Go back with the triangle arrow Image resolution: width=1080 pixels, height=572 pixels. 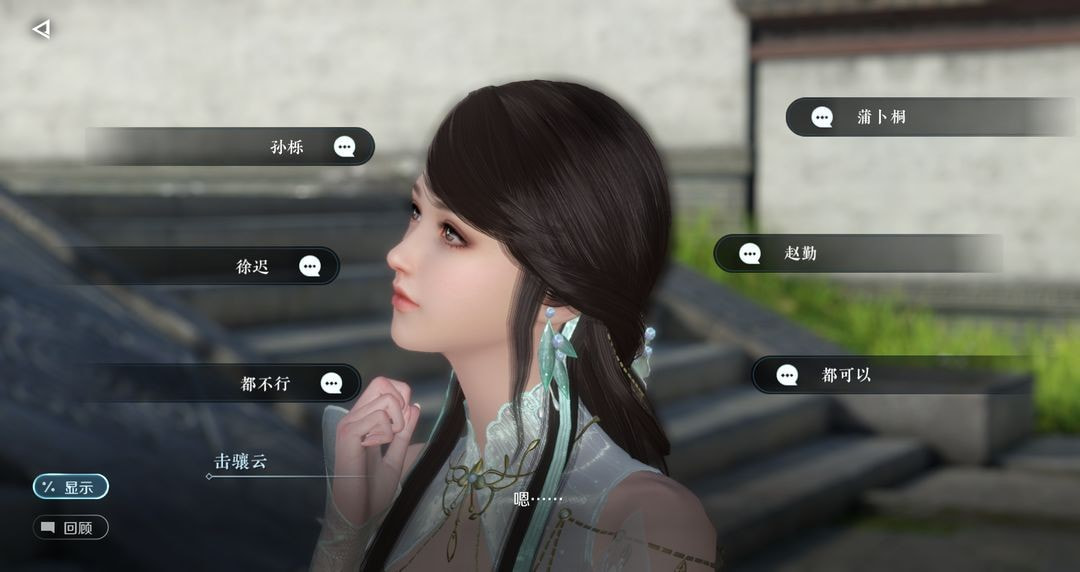coord(41,29)
